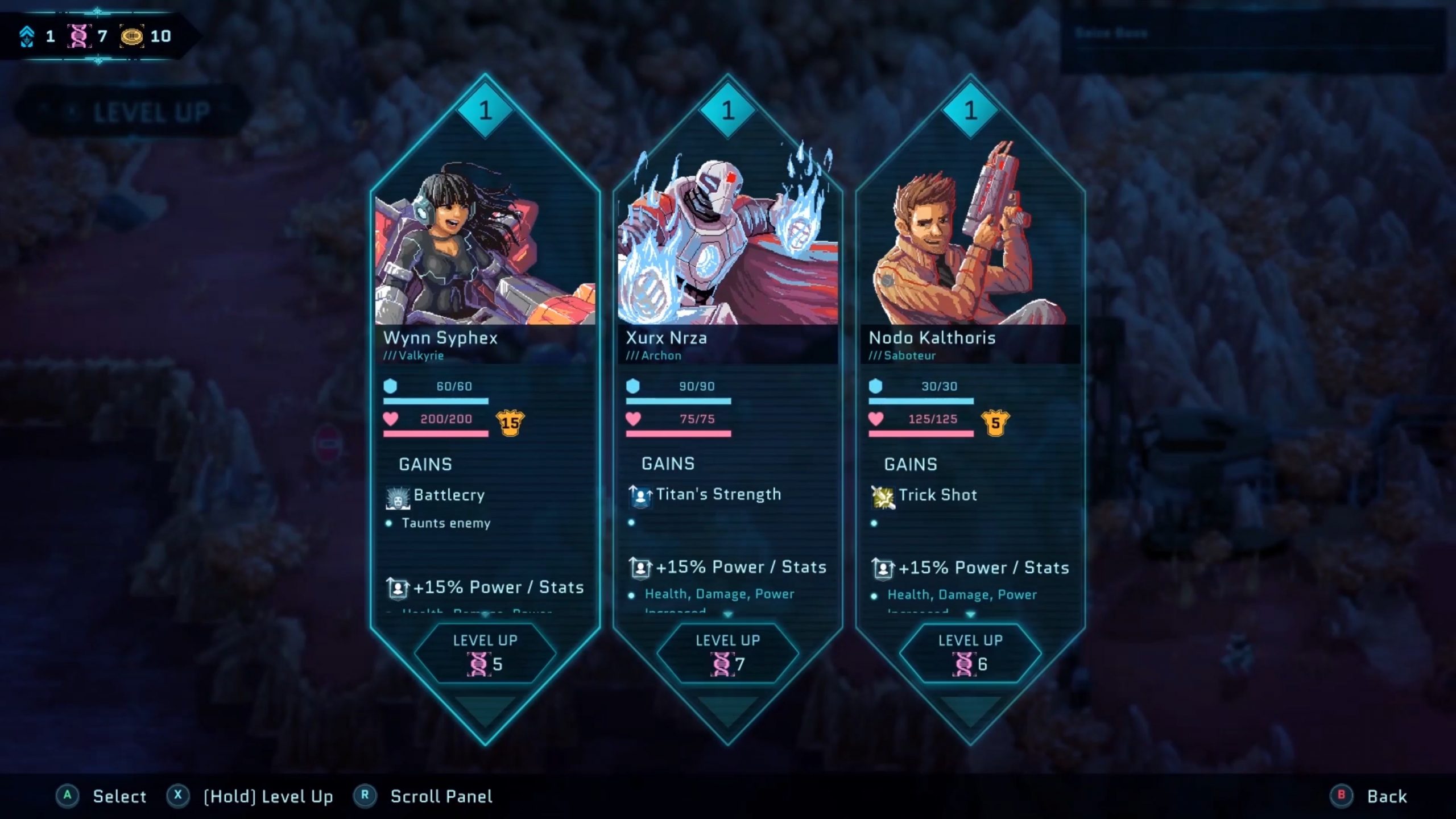The height and width of the screenshot is (819, 1456).
Task: View Titan's Strength ability
Action: [x=718, y=495]
